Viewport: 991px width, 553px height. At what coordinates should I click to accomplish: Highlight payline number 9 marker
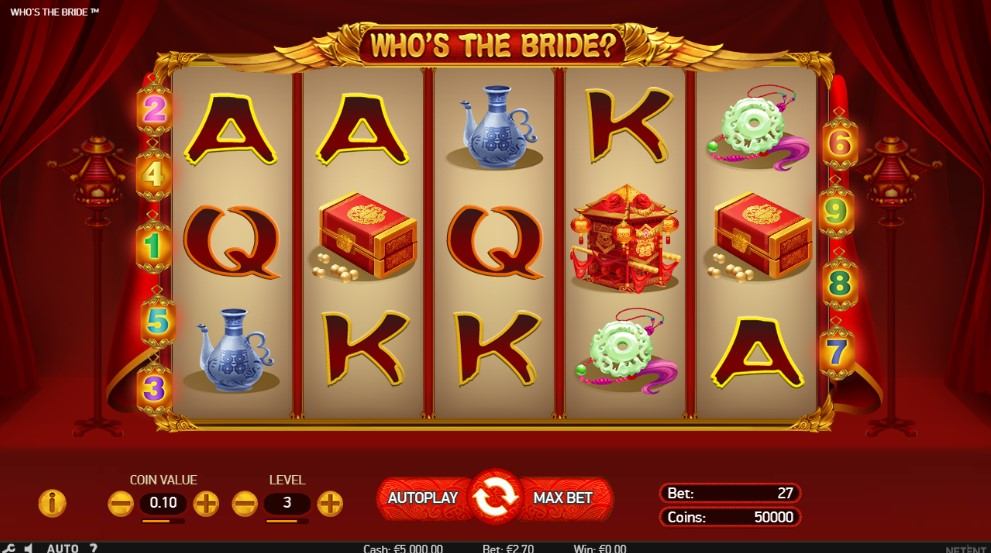(x=838, y=212)
